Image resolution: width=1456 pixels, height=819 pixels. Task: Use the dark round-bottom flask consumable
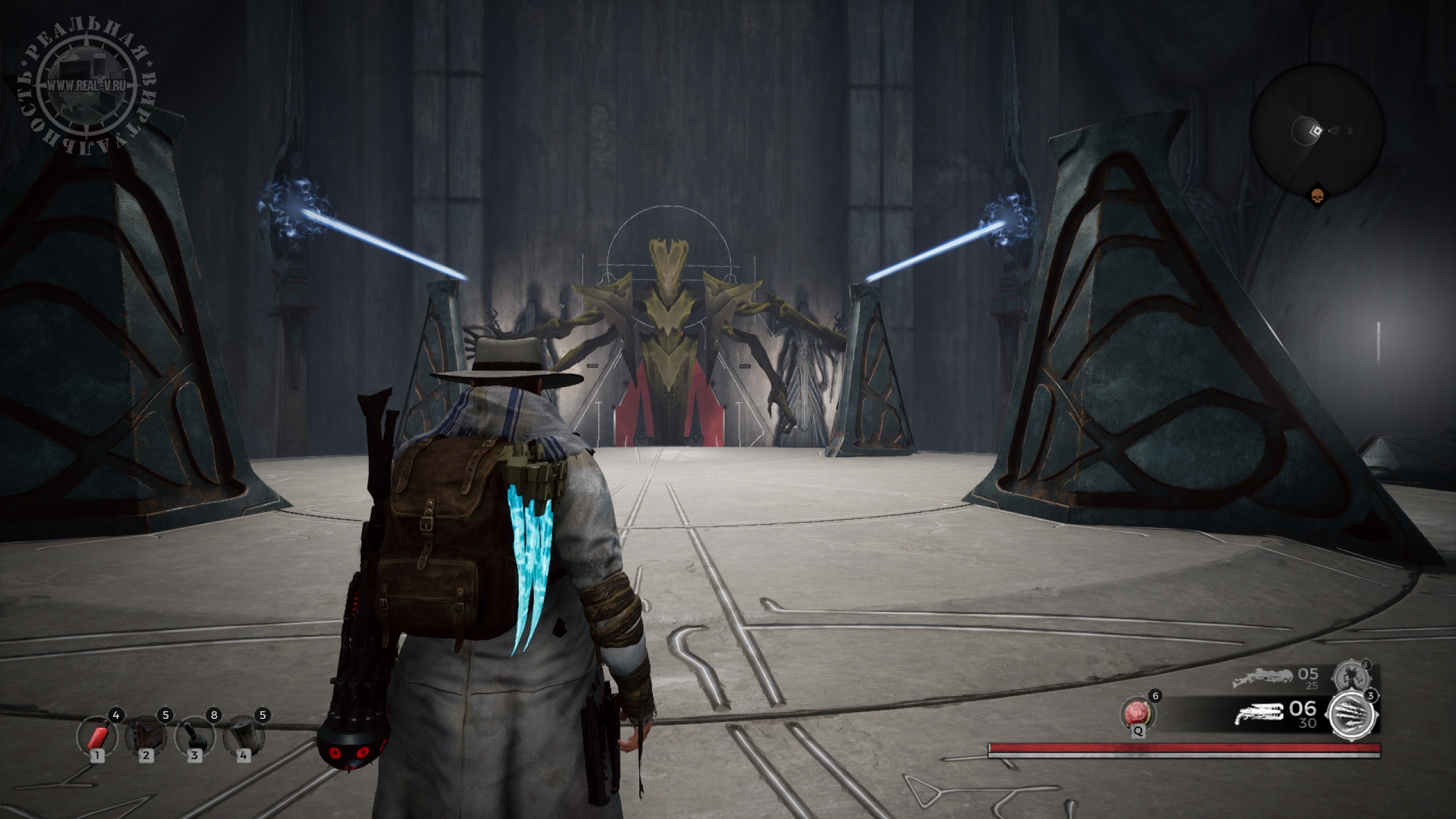[x=195, y=737]
